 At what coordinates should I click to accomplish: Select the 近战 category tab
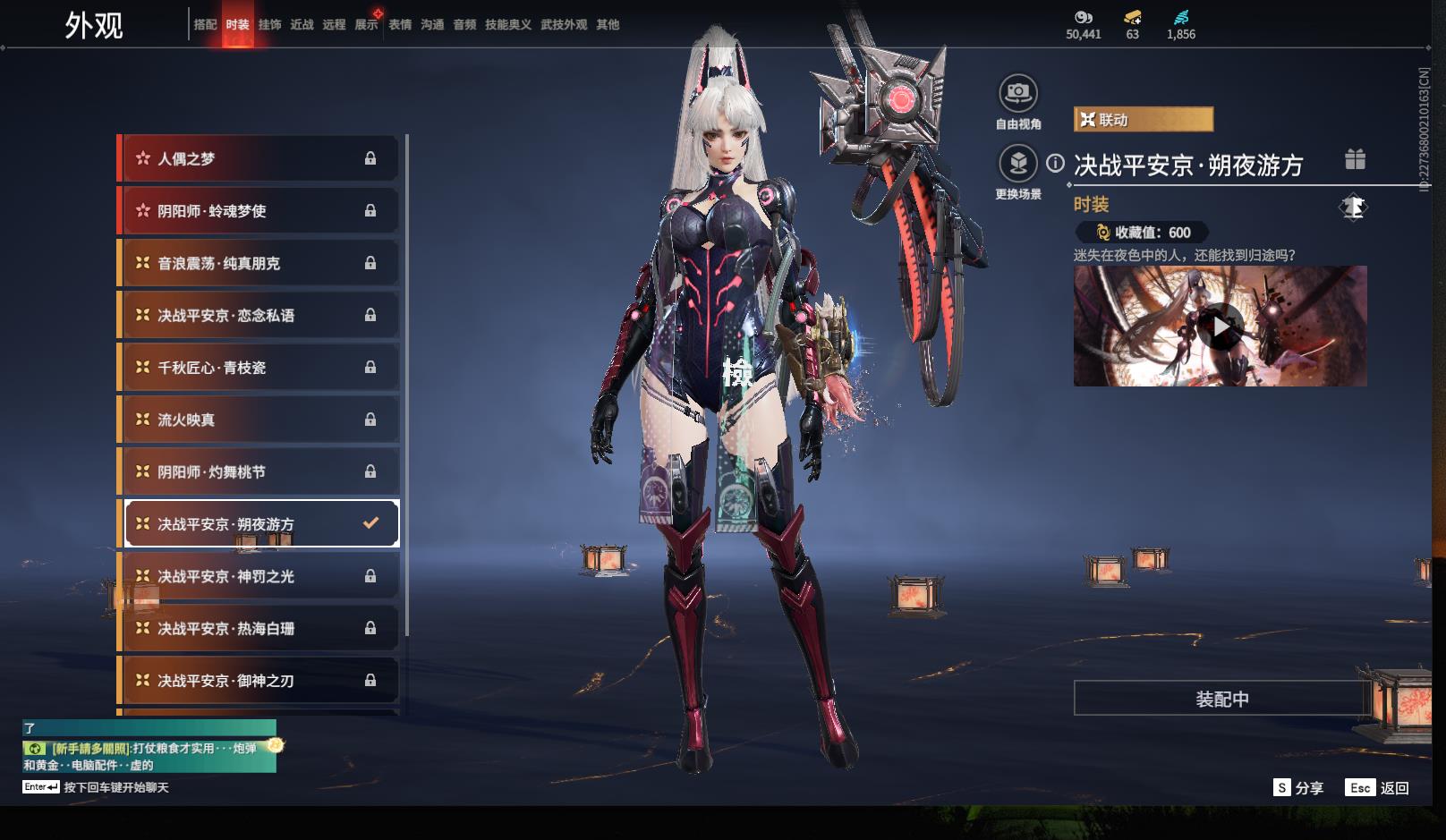click(x=302, y=25)
